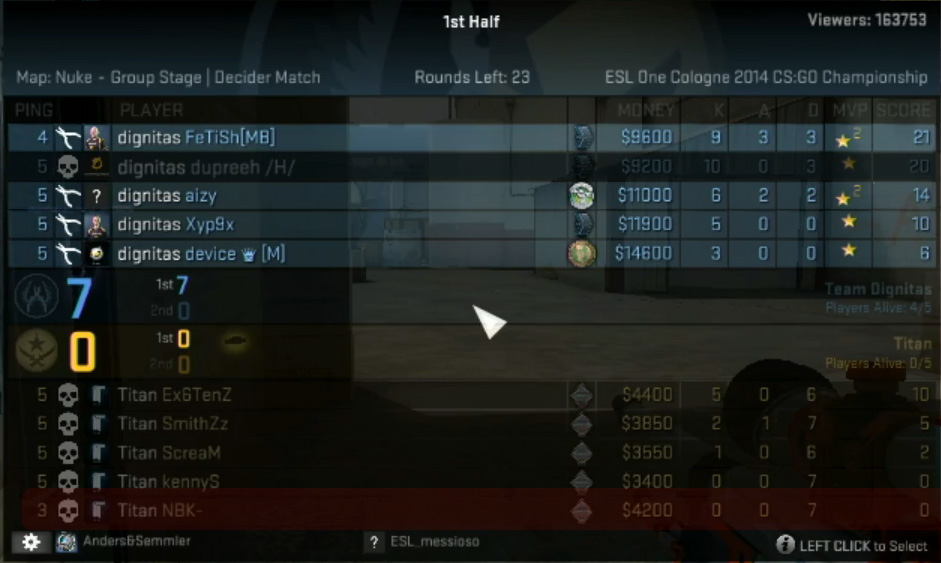The height and width of the screenshot is (563, 941).
Task: Open the gear settings icon
Action: pyautogui.click(x=31, y=542)
